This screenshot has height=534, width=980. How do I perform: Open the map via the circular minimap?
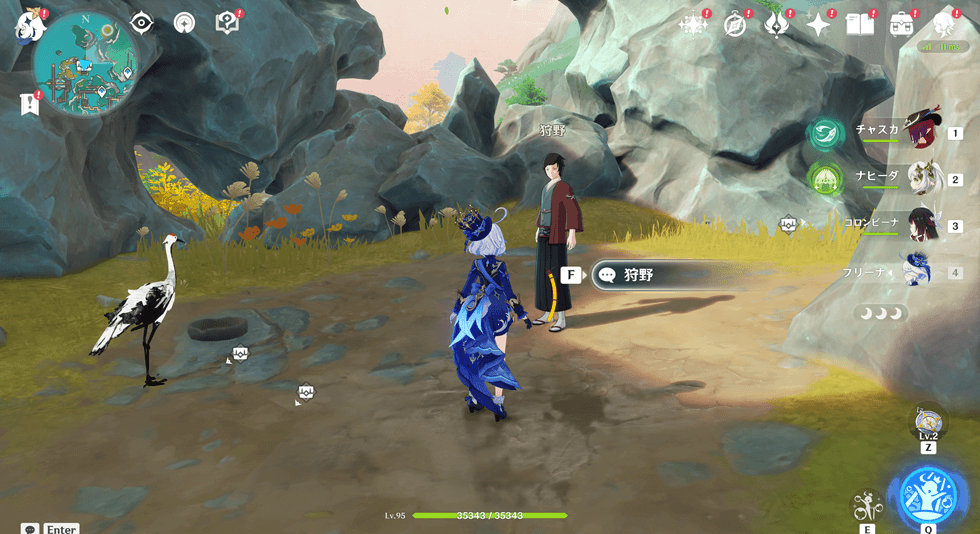[x=85, y=64]
